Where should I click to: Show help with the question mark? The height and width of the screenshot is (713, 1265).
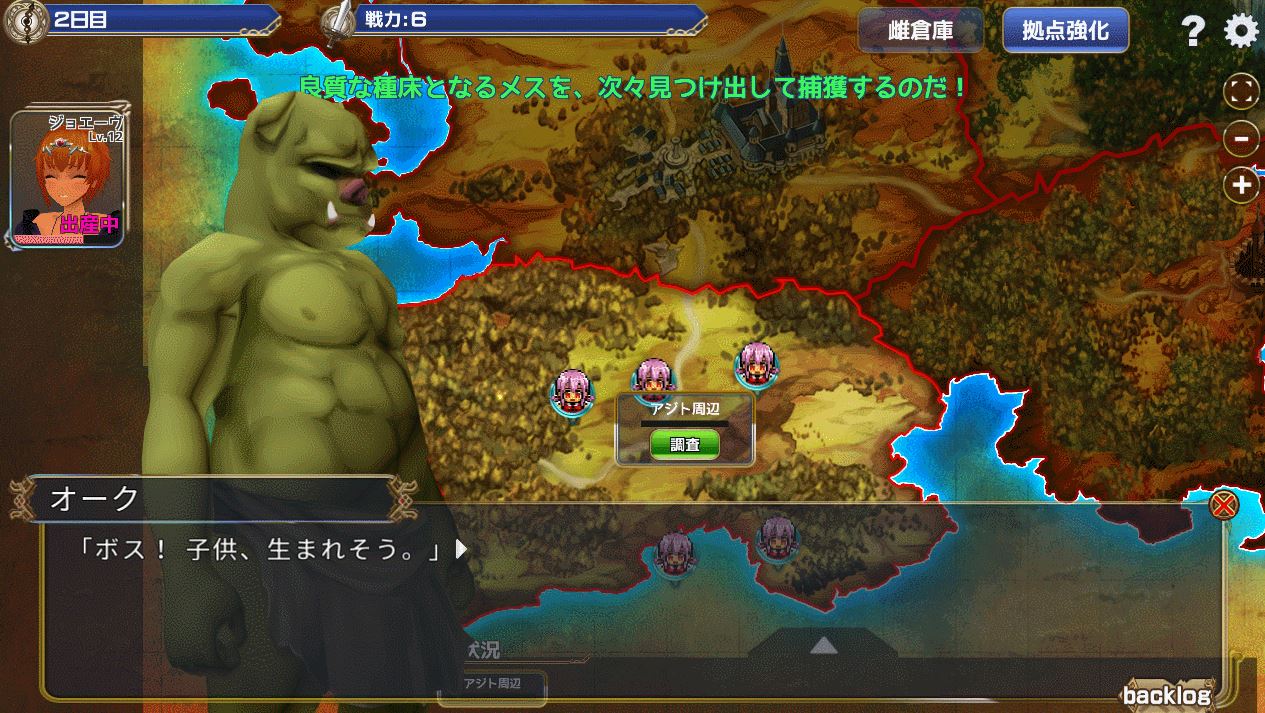1193,32
